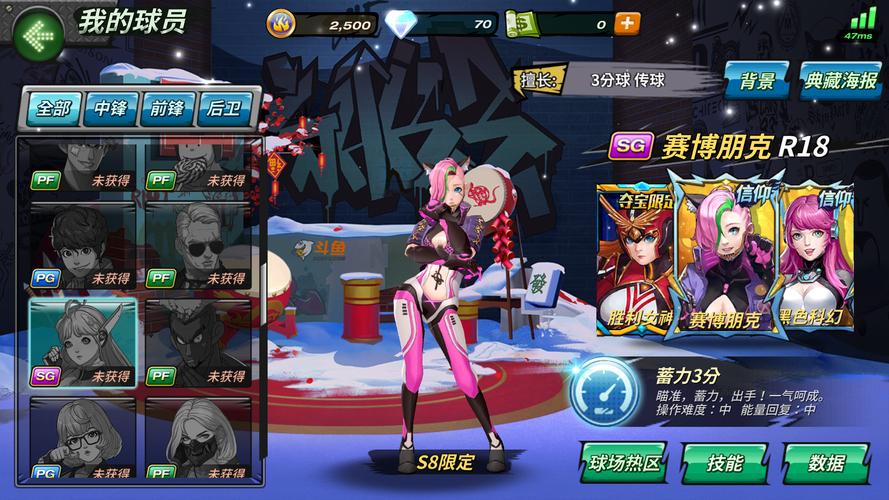
Task: Open the 球场热区 court hot zone
Action: [x=623, y=463]
